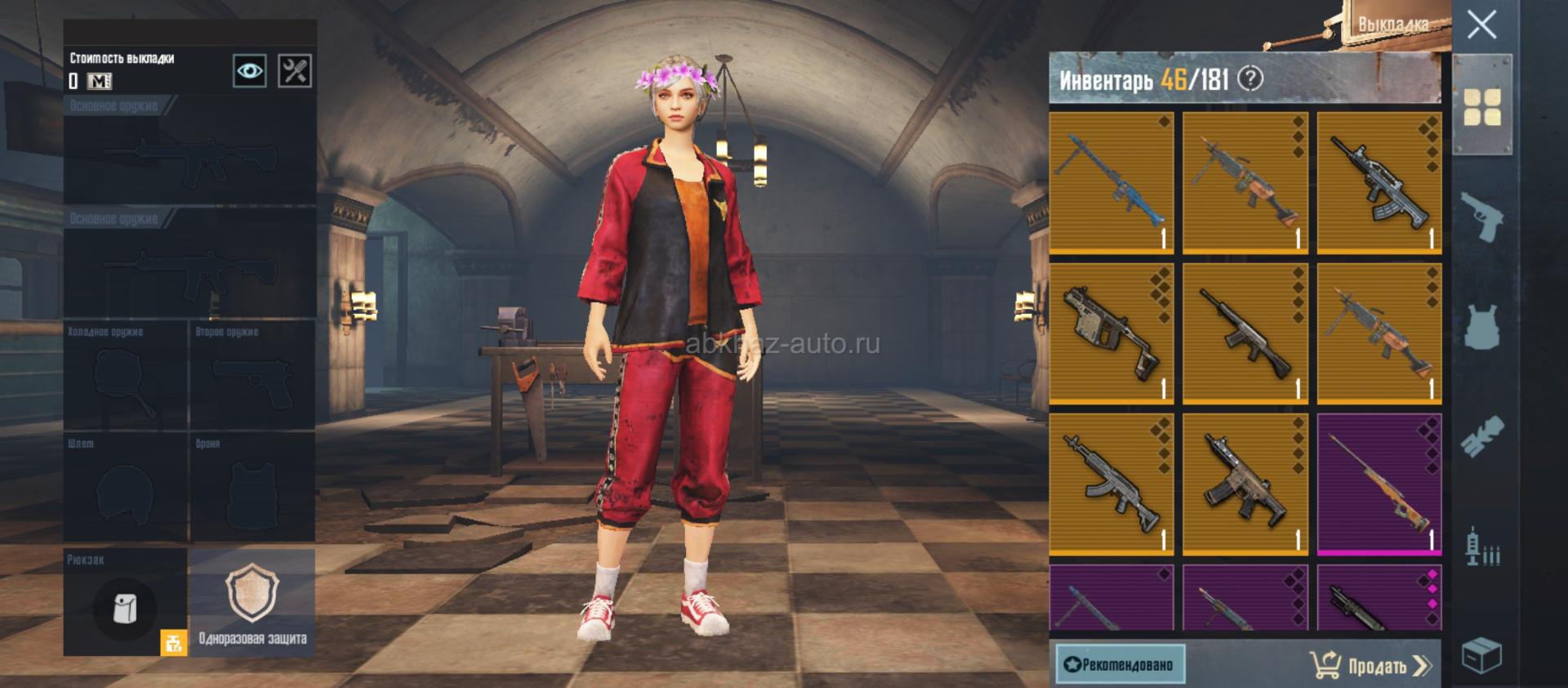This screenshot has height=688, width=1568.
Task: Switch to the all-items grid tab
Action: coord(1482,107)
